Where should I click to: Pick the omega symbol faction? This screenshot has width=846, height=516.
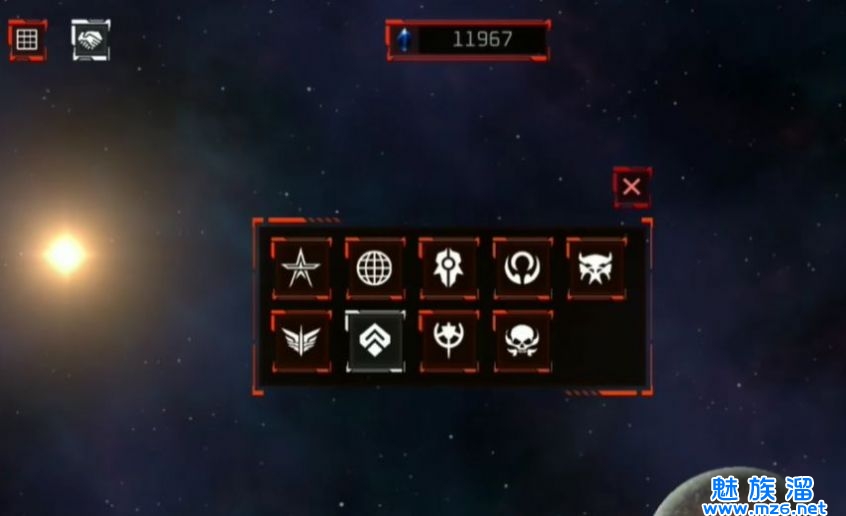[522, 268]
